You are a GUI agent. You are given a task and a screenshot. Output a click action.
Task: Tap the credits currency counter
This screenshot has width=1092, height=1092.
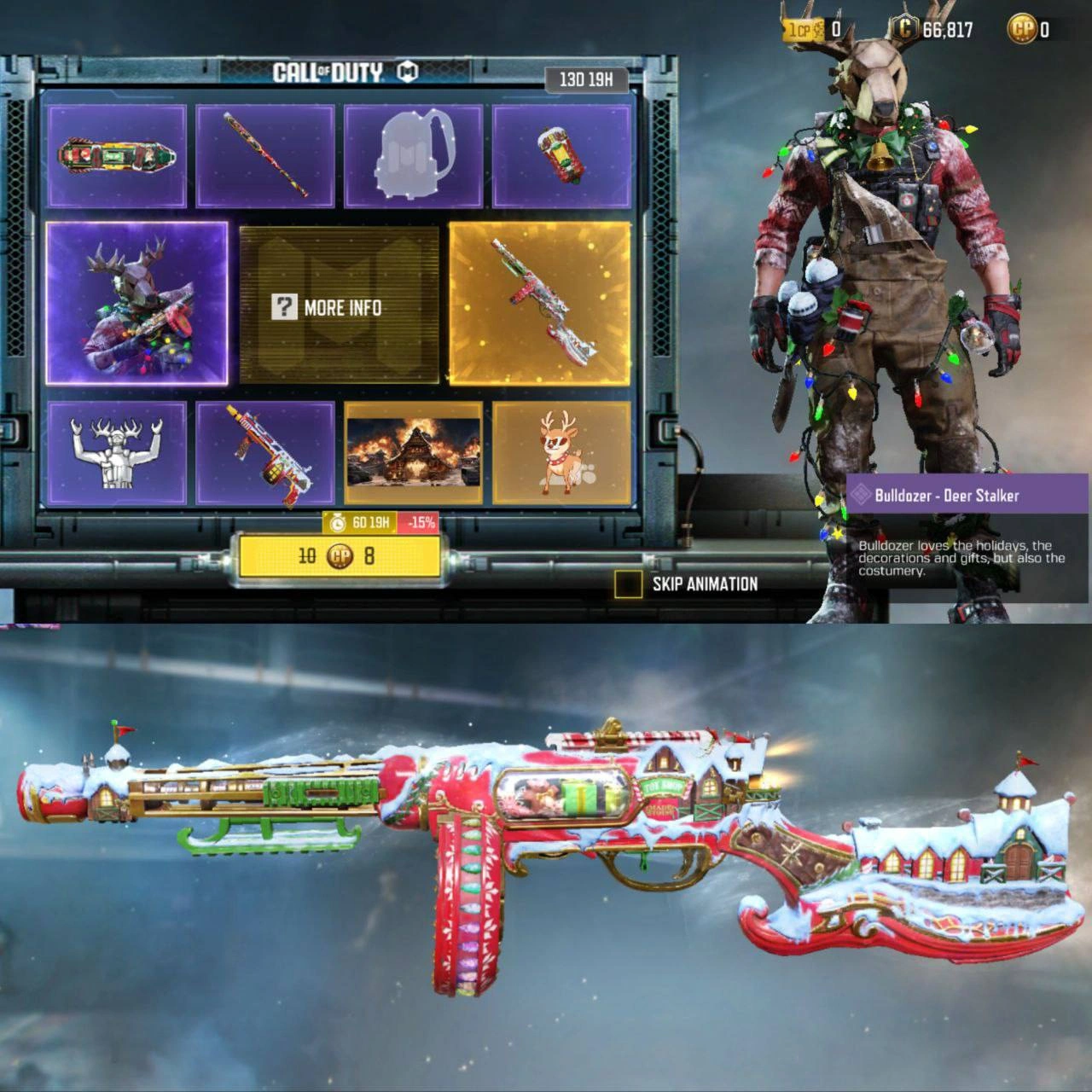pyautogui.click(x=933, y=30)
